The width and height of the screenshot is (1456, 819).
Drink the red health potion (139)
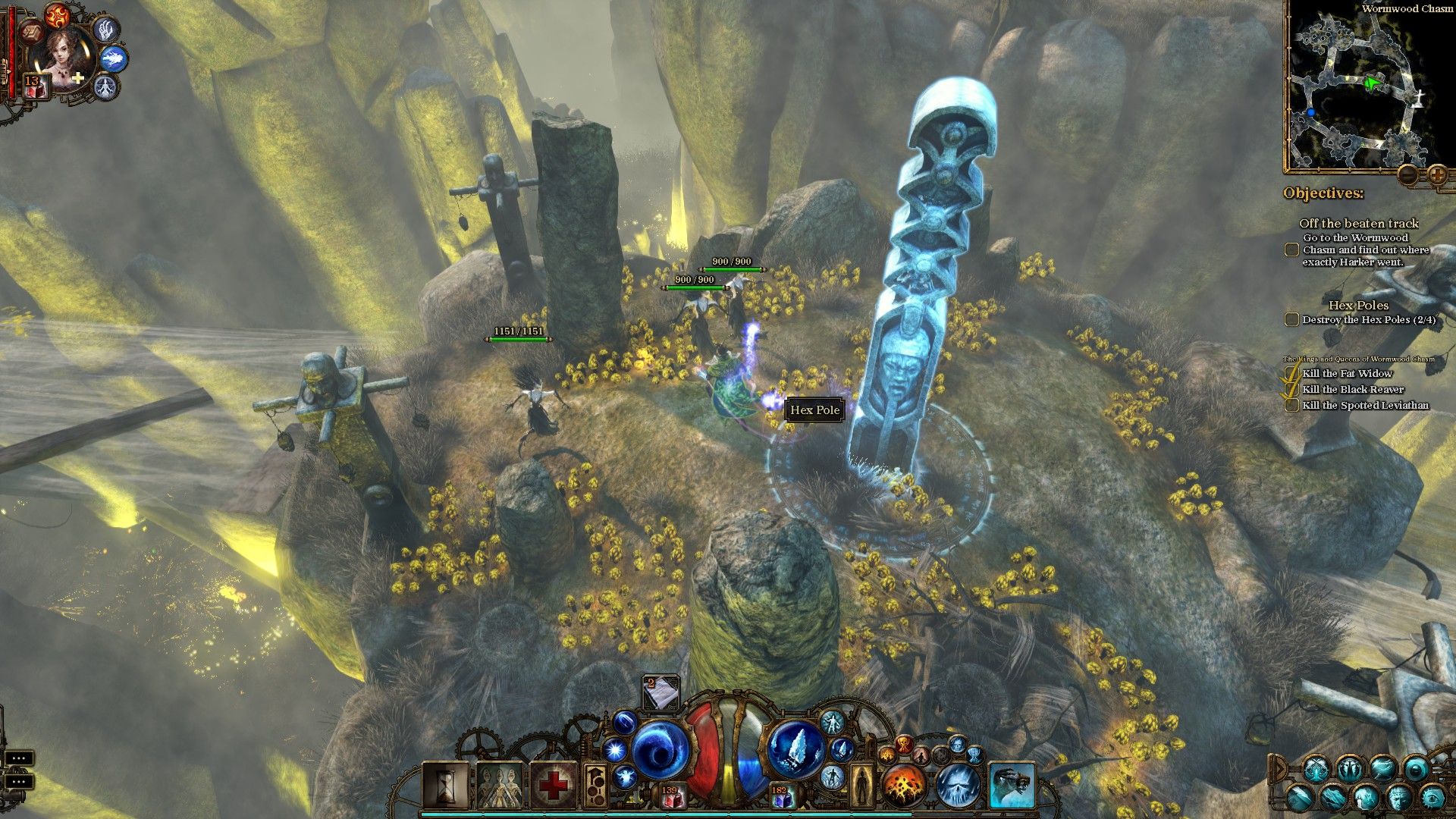point(670,796)
